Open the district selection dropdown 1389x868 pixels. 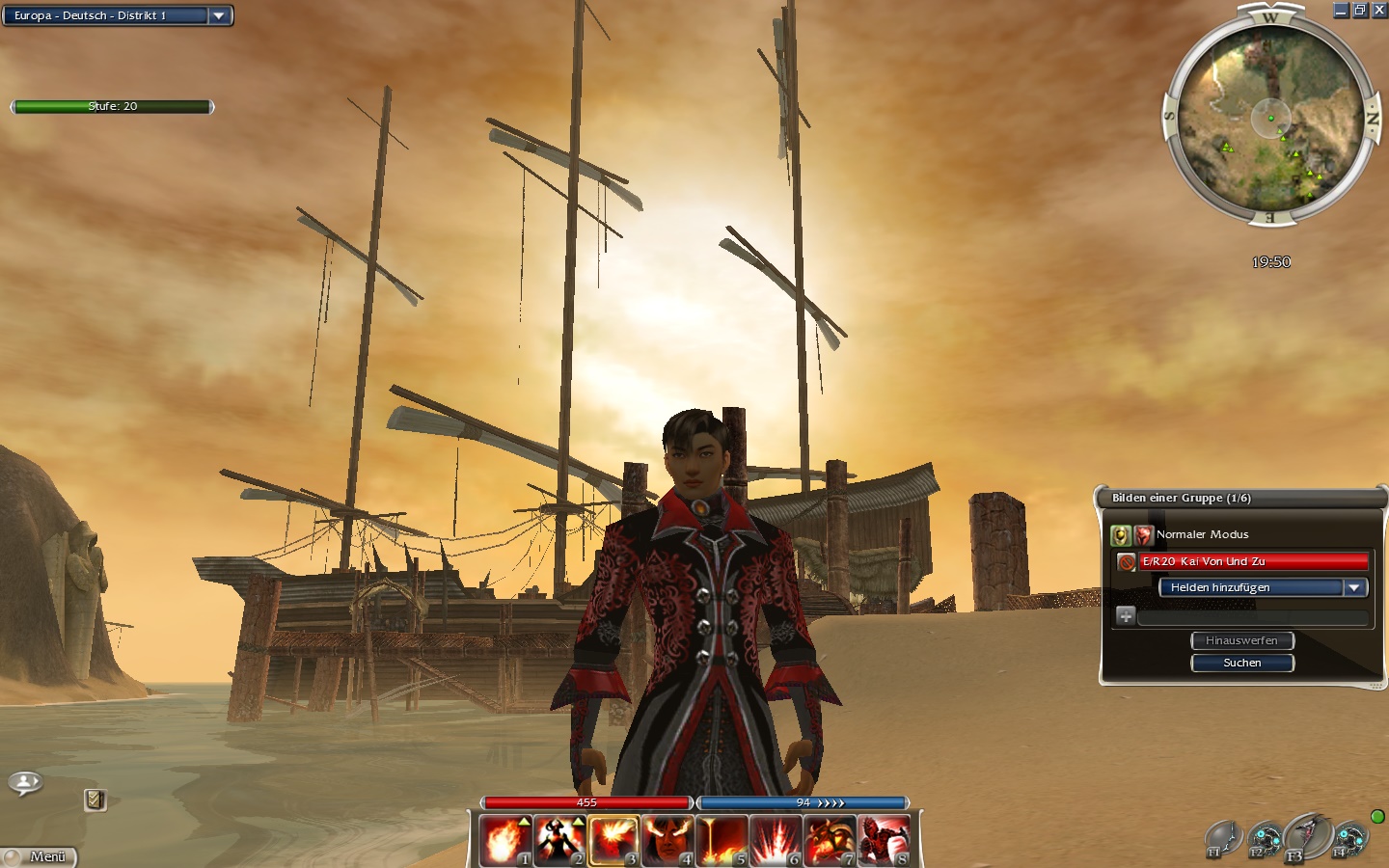click(219, 15)
